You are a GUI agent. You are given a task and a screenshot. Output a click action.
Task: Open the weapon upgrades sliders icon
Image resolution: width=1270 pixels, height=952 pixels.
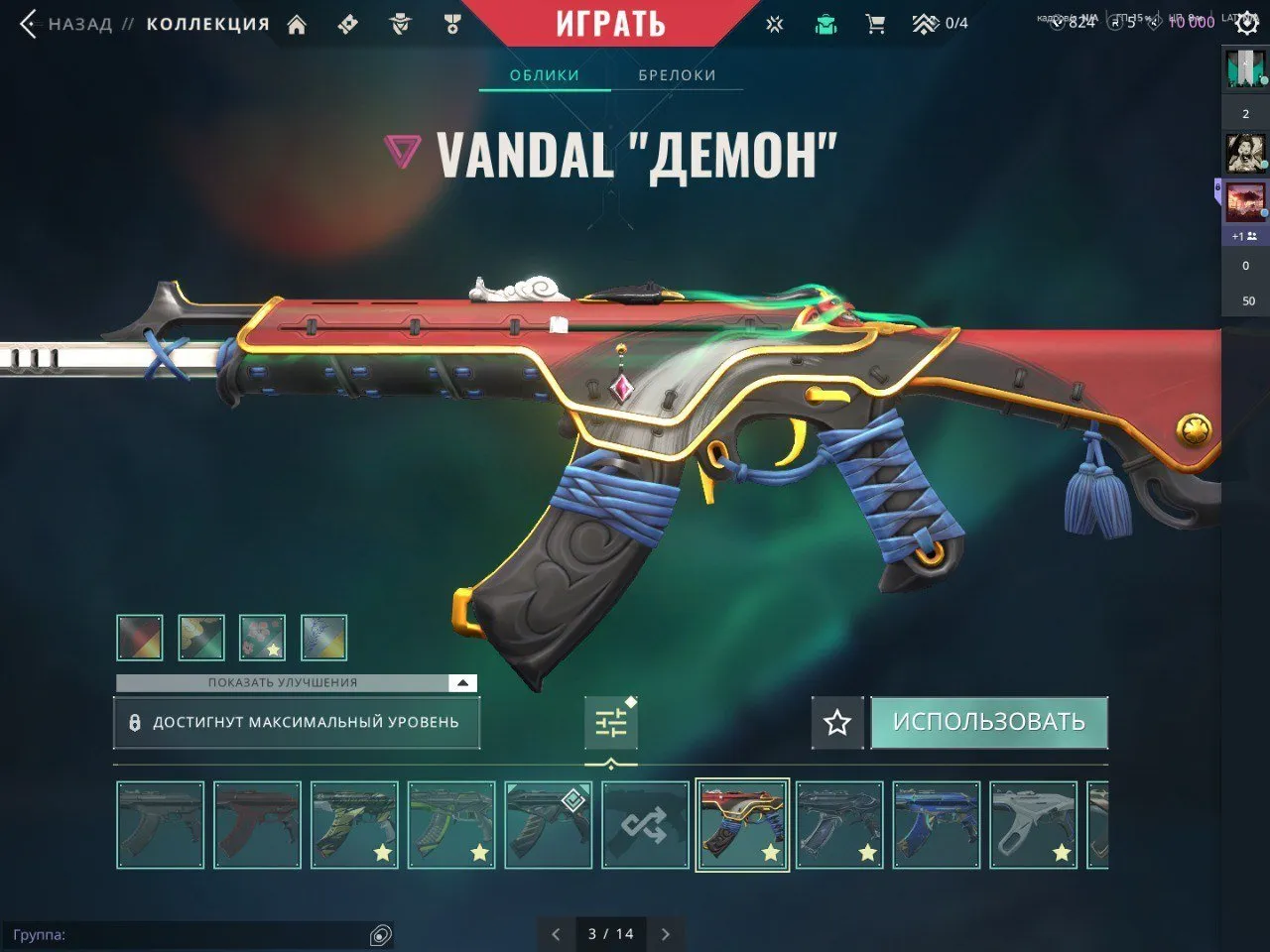point(612,722)
